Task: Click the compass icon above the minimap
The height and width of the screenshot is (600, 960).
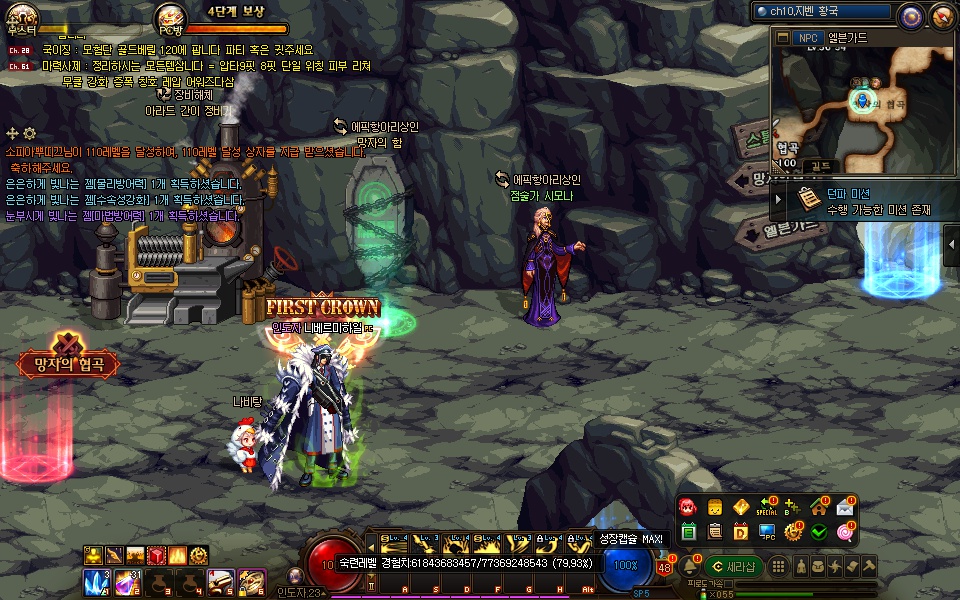Action: 910,15
